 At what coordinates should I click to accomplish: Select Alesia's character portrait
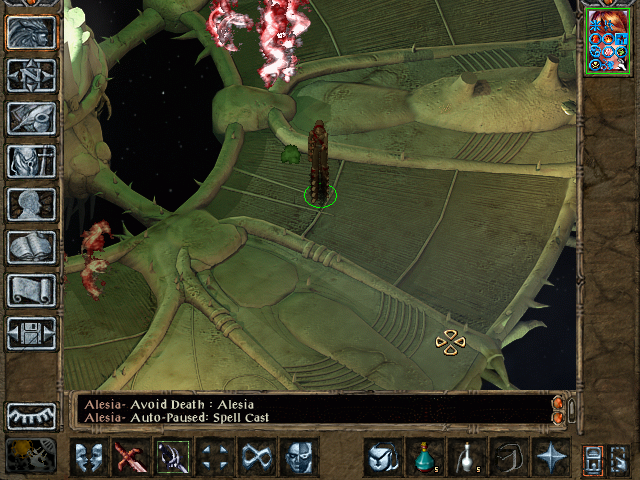click(608, 38)
